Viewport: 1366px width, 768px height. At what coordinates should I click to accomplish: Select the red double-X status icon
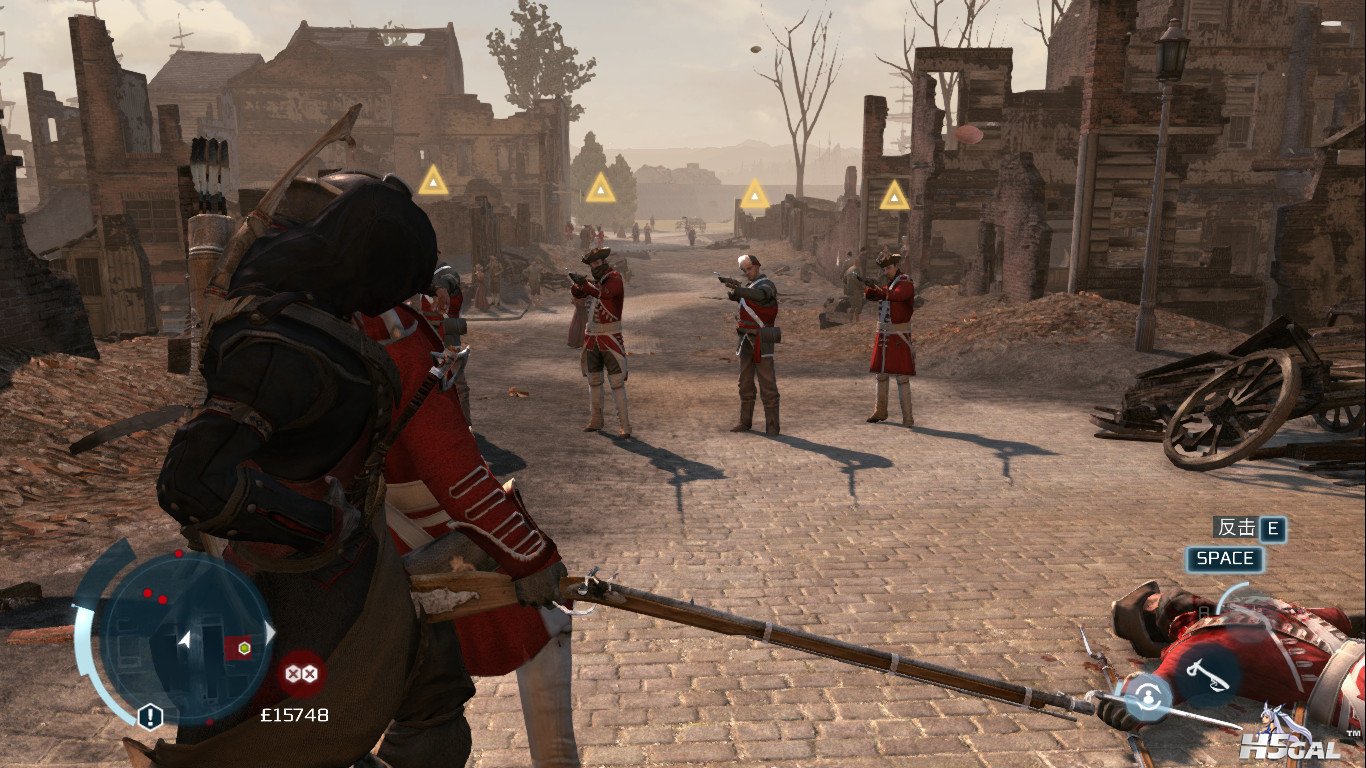click(x=300, y=673)
